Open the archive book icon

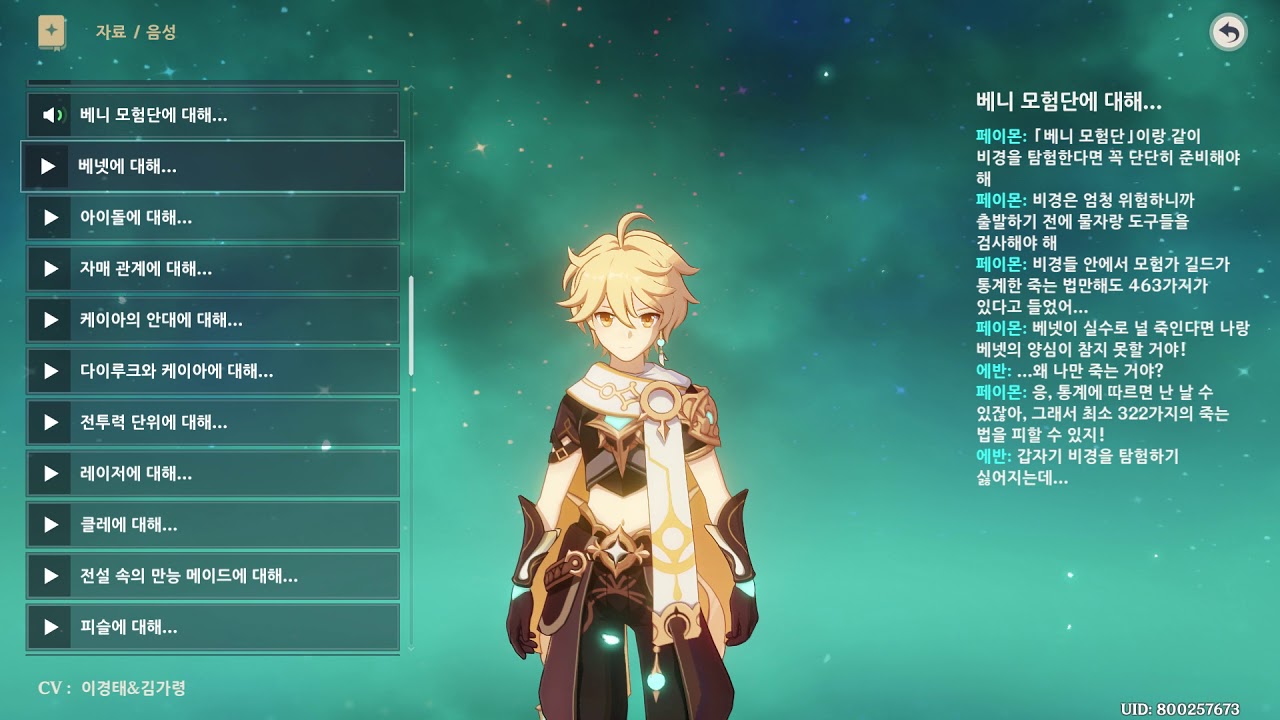click(52, 32)
